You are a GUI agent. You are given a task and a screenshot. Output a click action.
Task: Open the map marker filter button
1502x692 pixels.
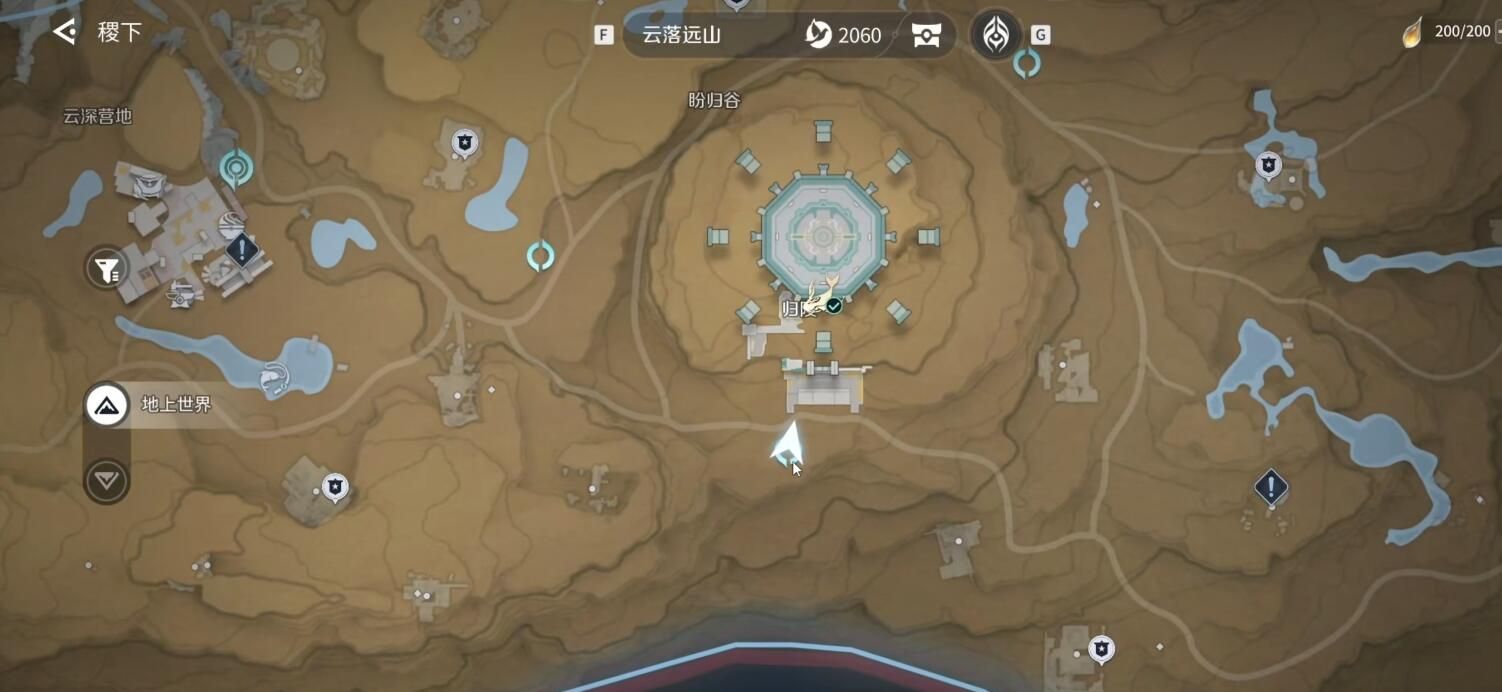click(x=106, y=268)
